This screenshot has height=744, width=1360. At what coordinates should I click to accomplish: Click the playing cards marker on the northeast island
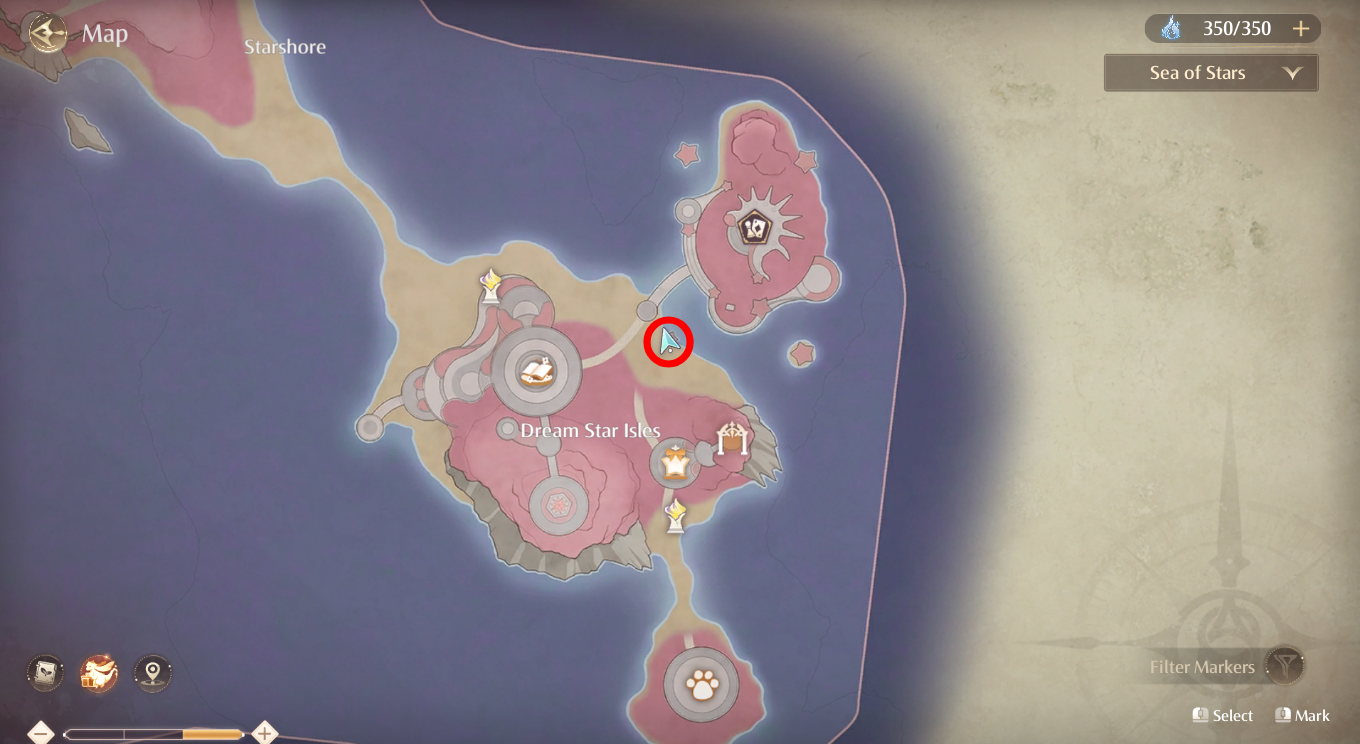pyautogui.click(x=755, y=228)
